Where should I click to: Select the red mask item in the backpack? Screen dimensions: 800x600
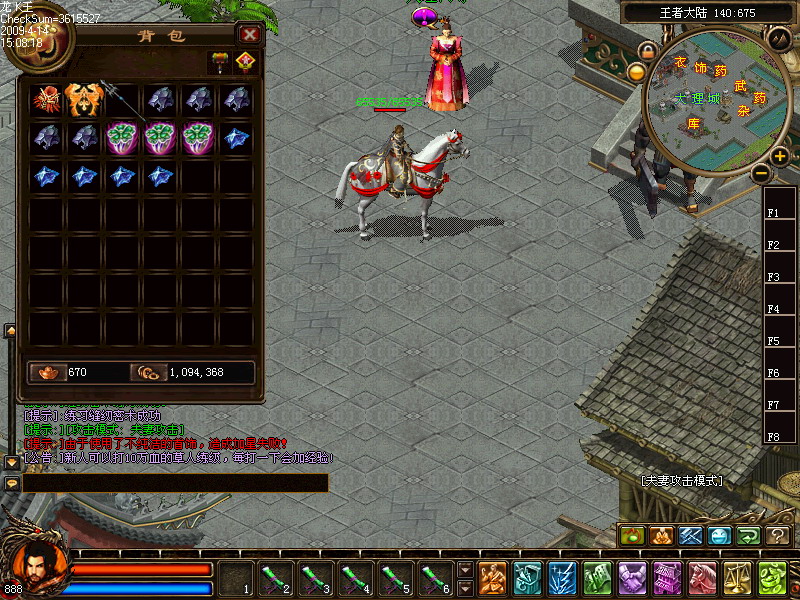[x=46, y=99]
